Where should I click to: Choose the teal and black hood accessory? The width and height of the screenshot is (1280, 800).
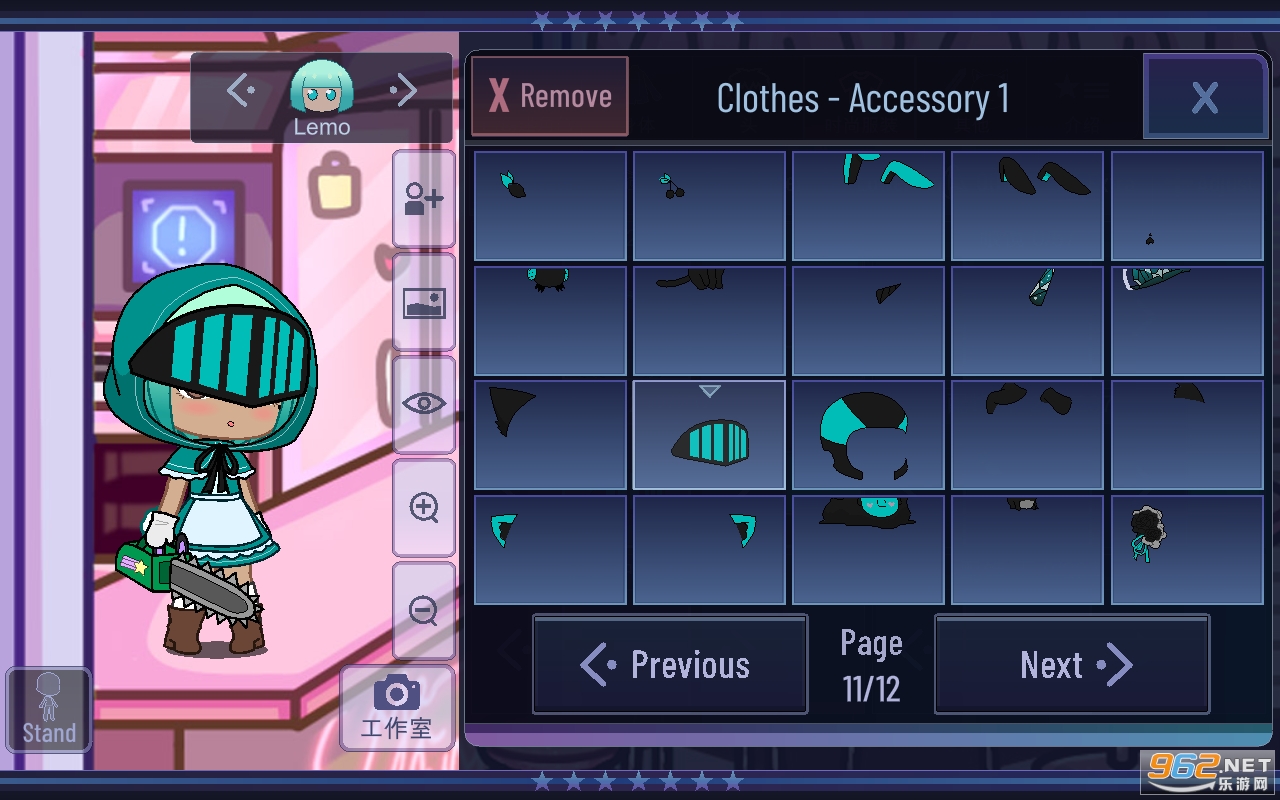pos(868,436)
